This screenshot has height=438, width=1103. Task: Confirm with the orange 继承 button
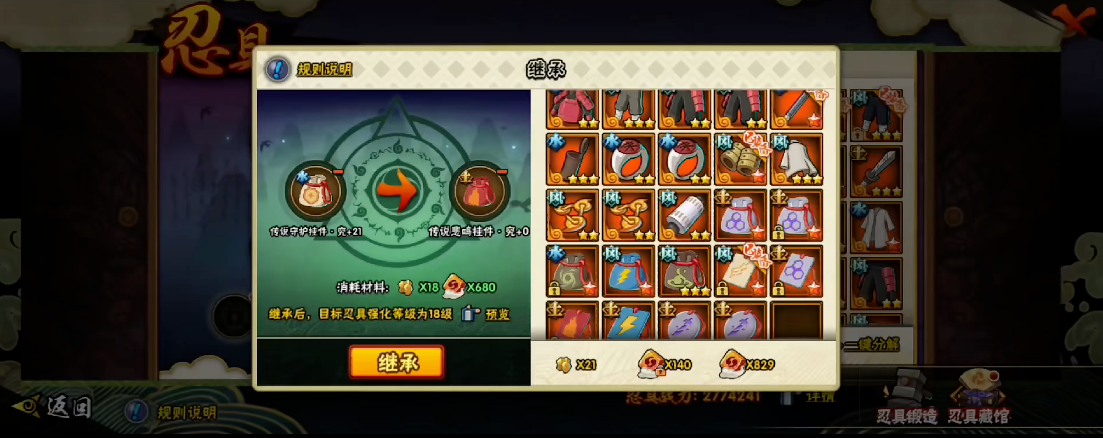tap(396, 362)
